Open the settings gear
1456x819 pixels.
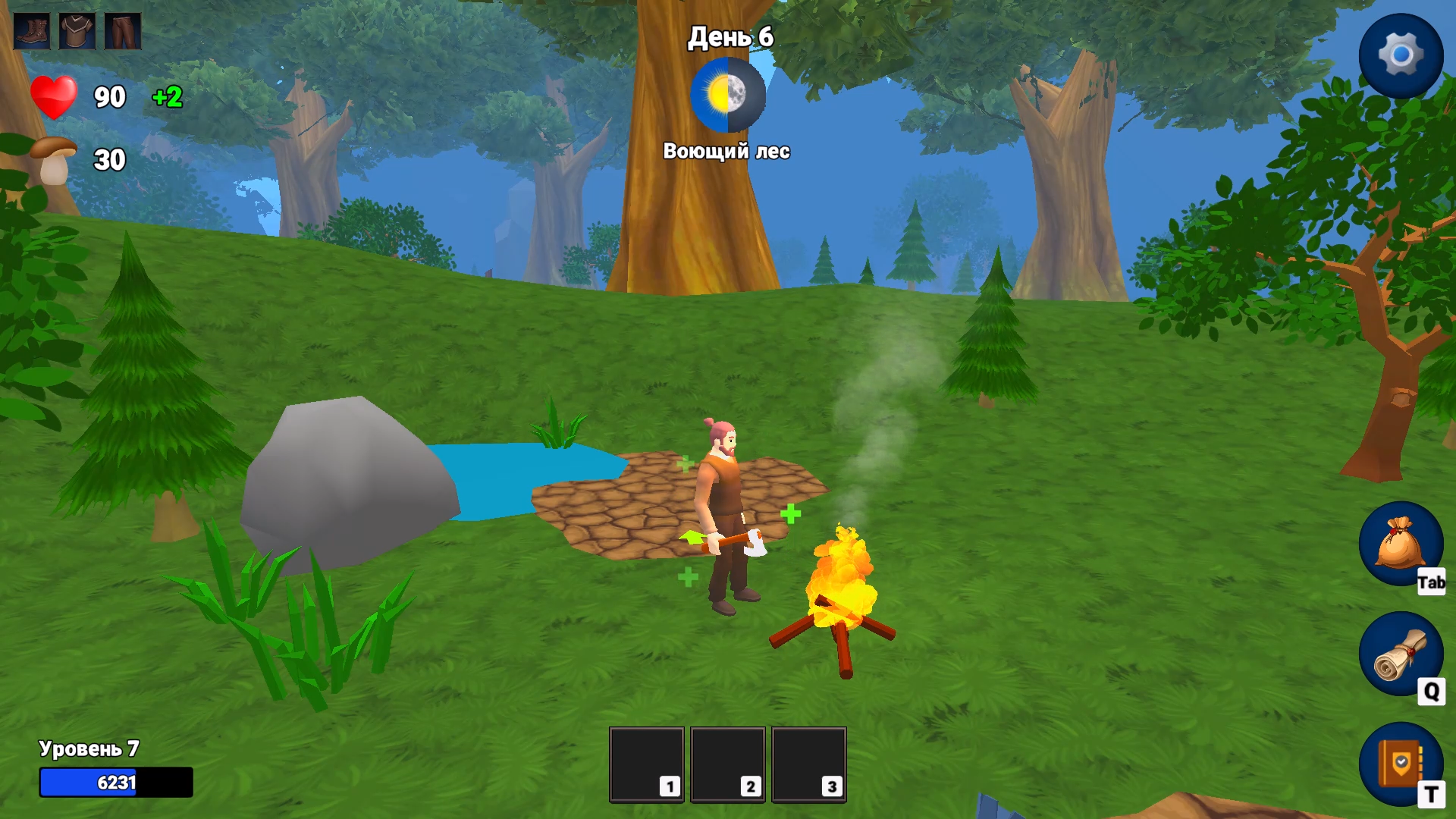point(1402,53)
